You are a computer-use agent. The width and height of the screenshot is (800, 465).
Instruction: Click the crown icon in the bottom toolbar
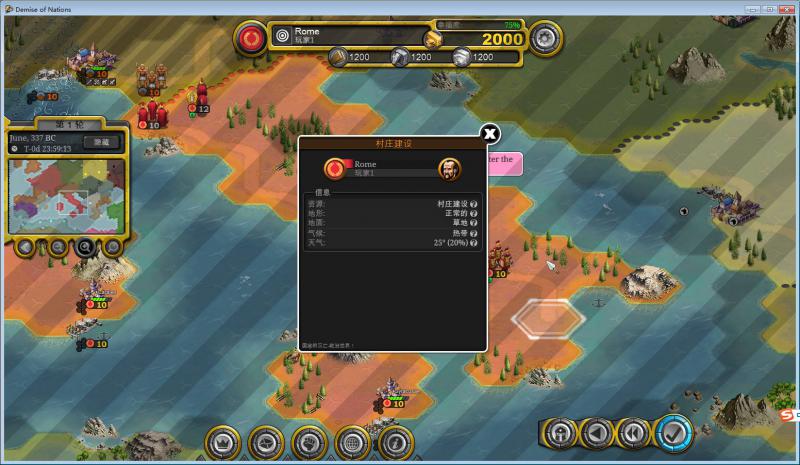click(x=222, y=441)
